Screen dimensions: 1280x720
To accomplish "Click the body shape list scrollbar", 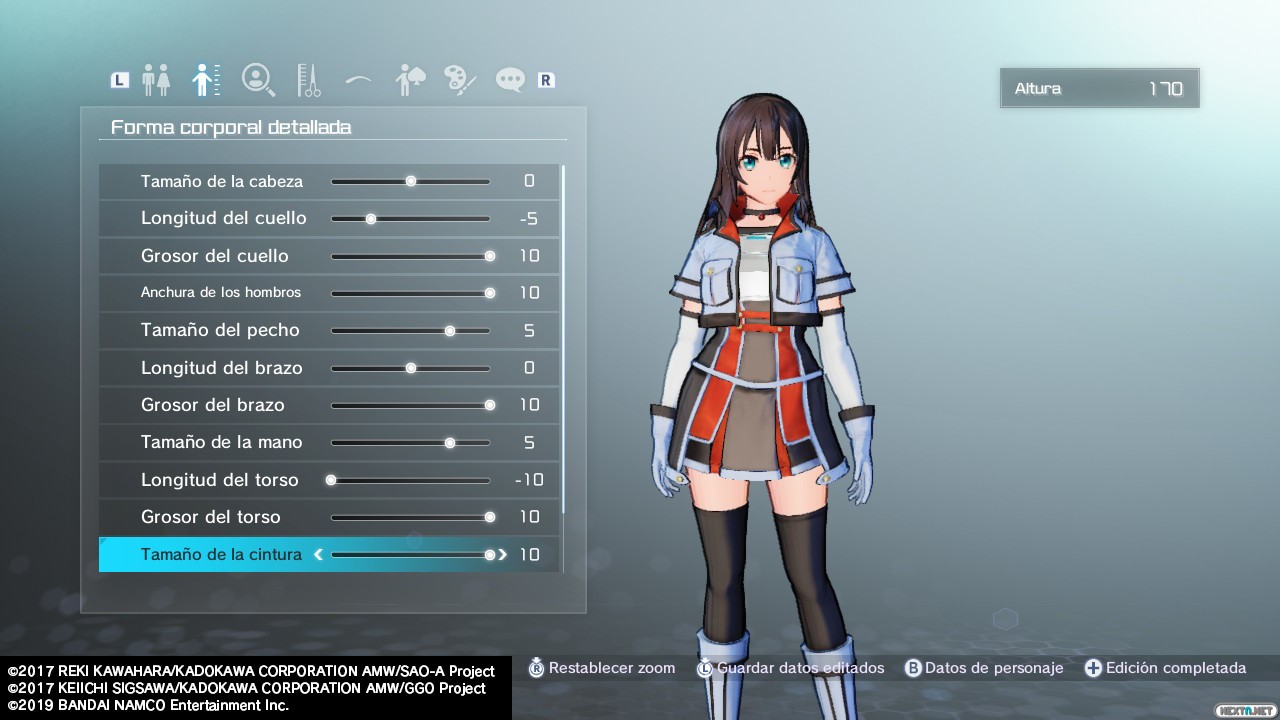I will point(563,340).
